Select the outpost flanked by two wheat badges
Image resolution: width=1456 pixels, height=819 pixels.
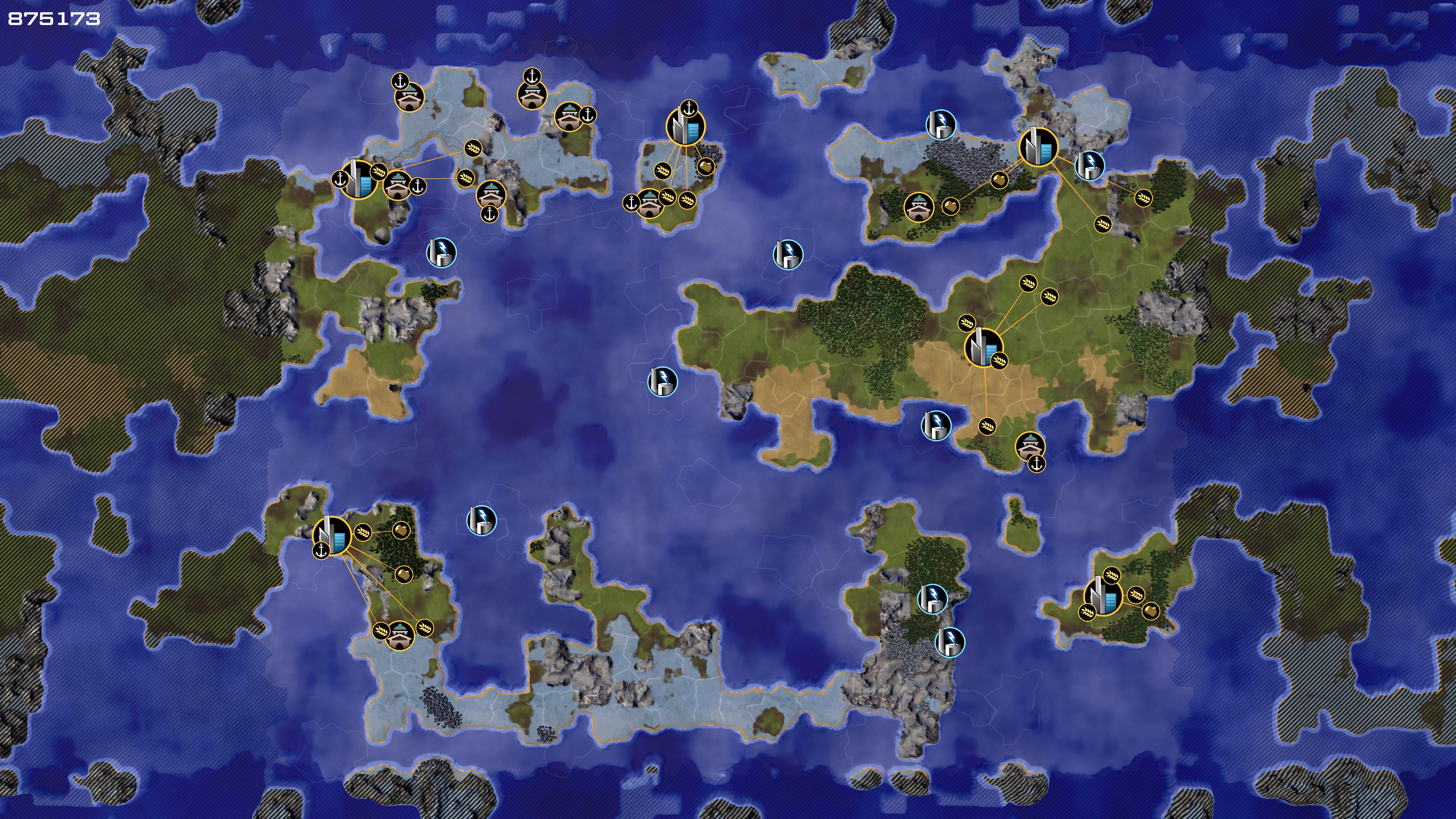(400, 635)
